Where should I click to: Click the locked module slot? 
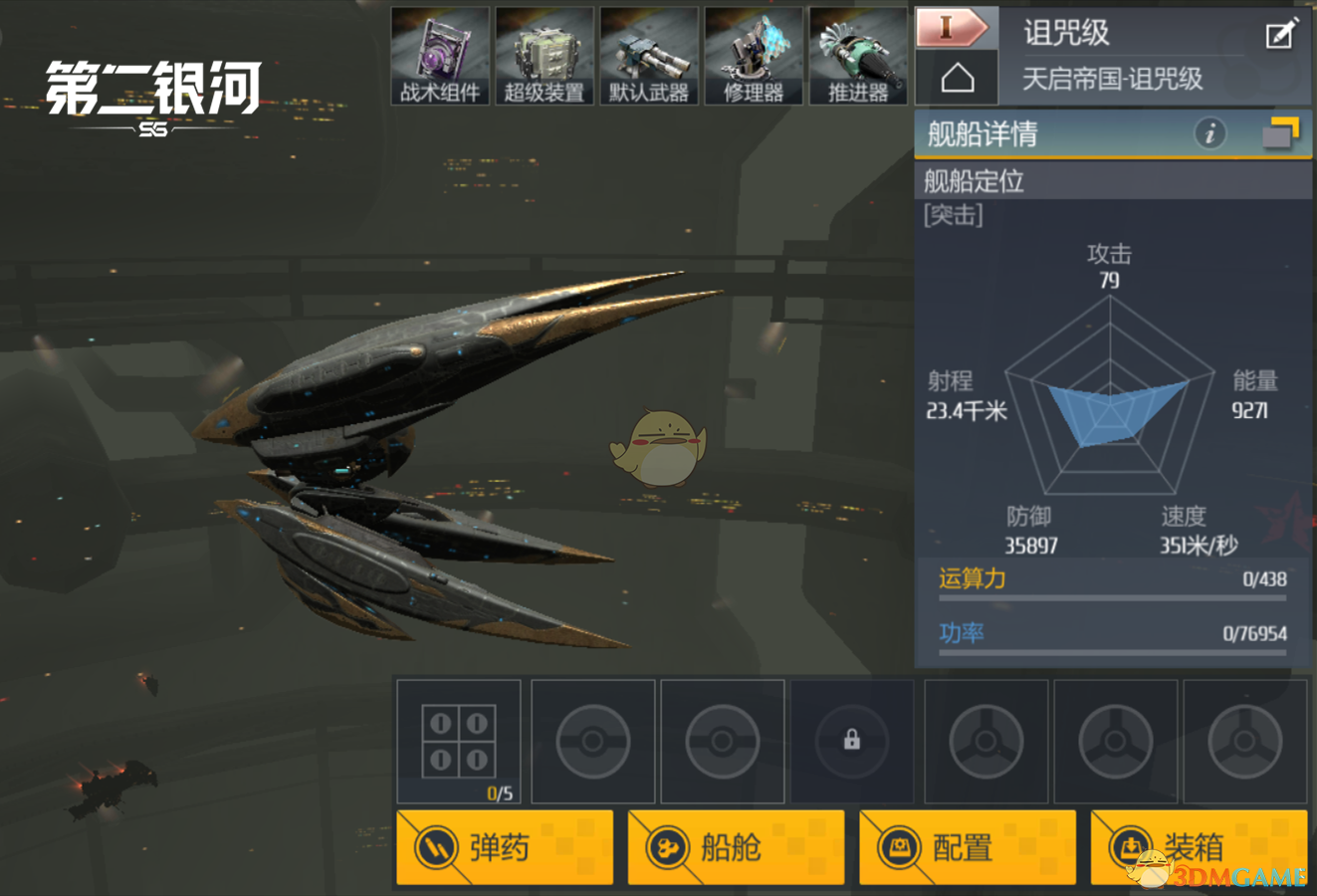coord(852,741)
